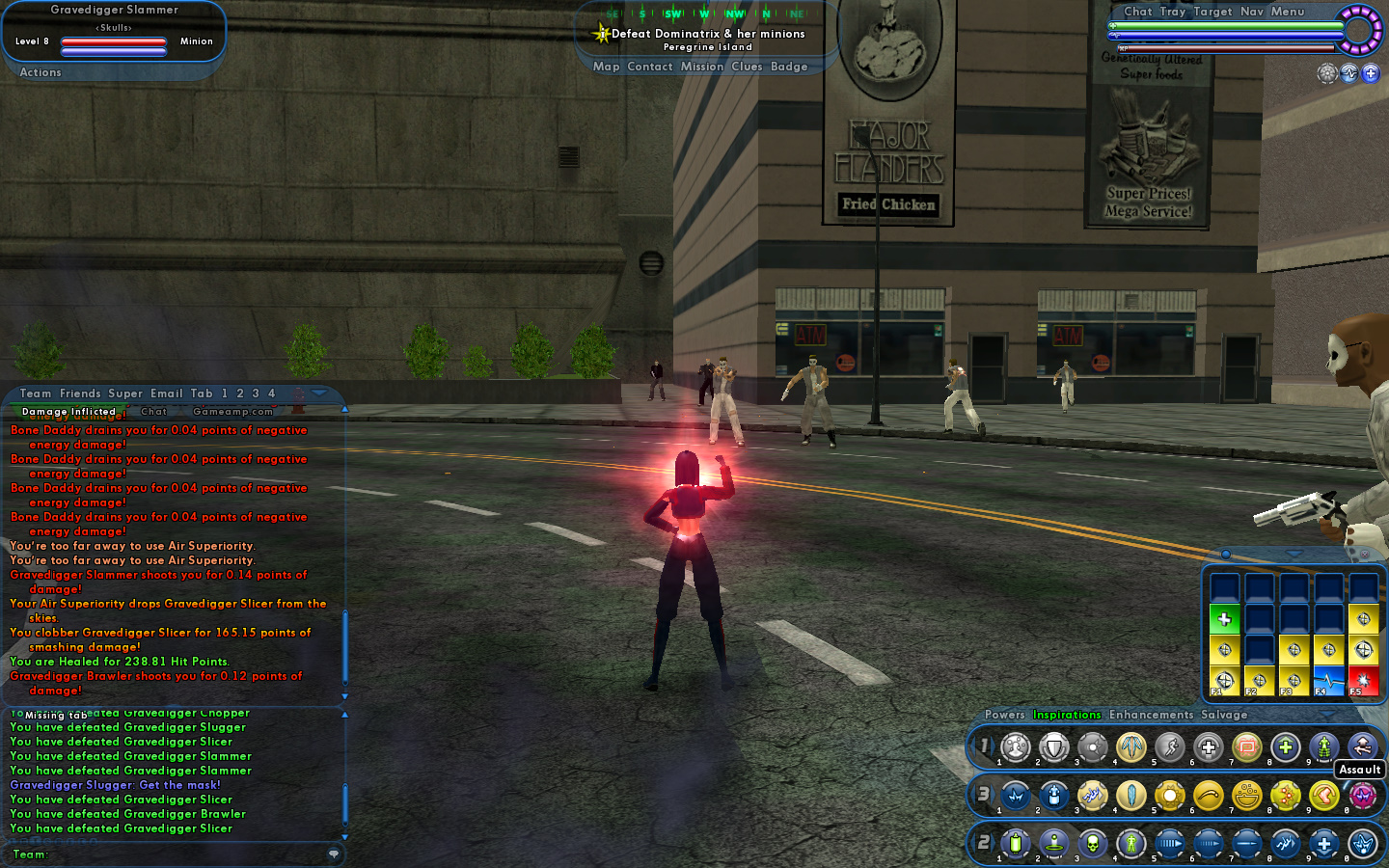Open the Friends list
The height and width of the screenshot is (868, 1389).
click(x=80, y=393)
